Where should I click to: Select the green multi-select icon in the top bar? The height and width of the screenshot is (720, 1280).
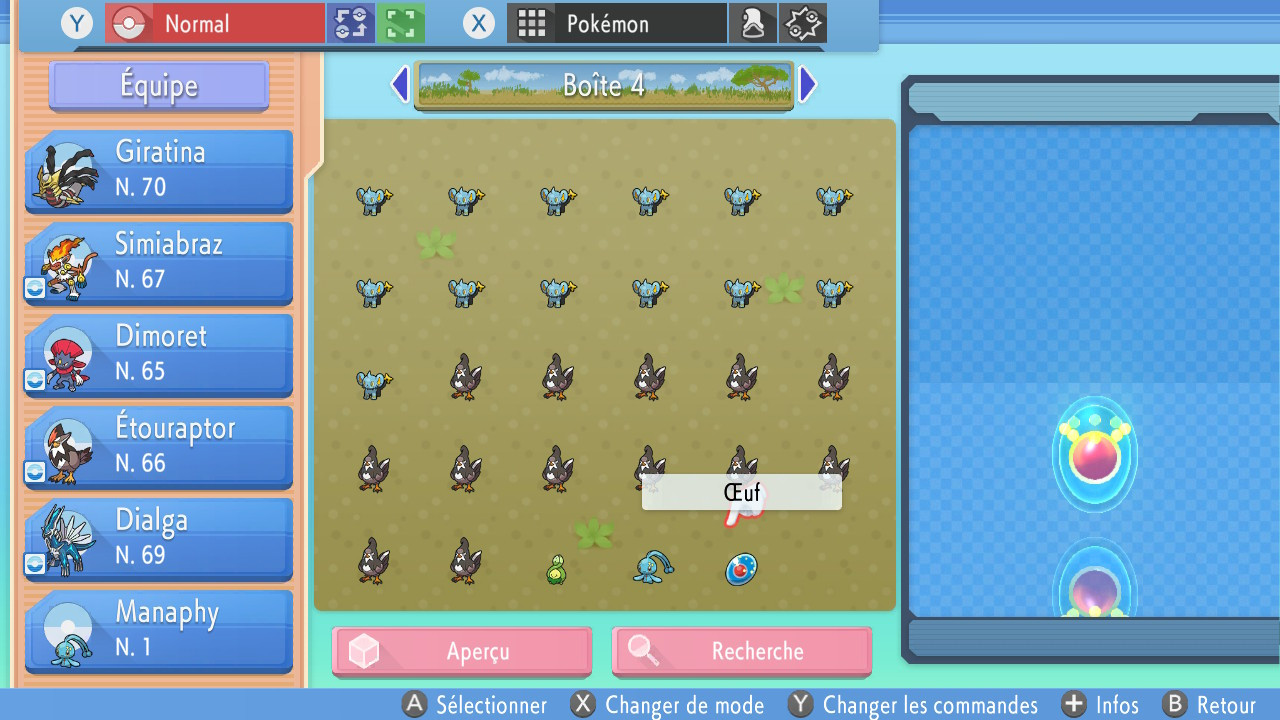pyautogui.click(x=400, y=22)
